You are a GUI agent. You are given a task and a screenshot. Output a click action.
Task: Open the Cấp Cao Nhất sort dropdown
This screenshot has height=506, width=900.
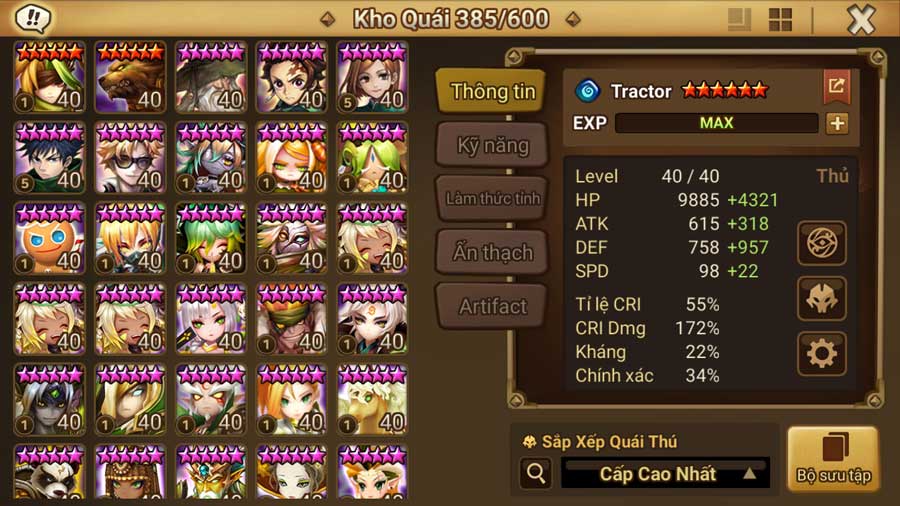tap(665, 473)
